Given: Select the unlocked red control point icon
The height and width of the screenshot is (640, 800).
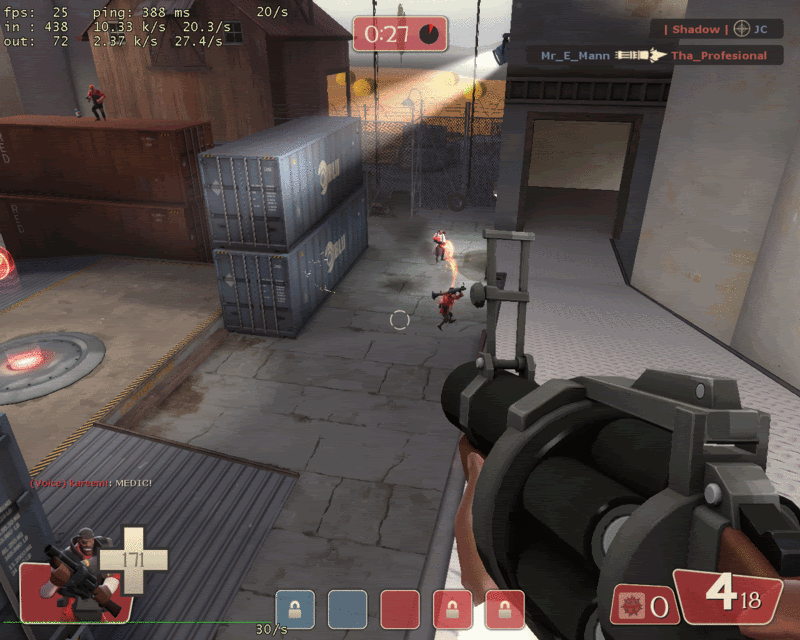Looking at the screenshot, I should pyautogui.click(x=400, y=609).
